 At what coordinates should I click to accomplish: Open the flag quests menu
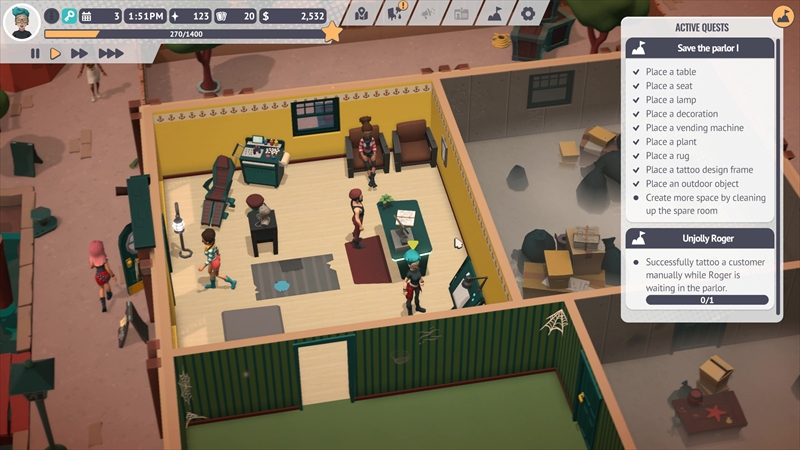click(x=494, y=14)
